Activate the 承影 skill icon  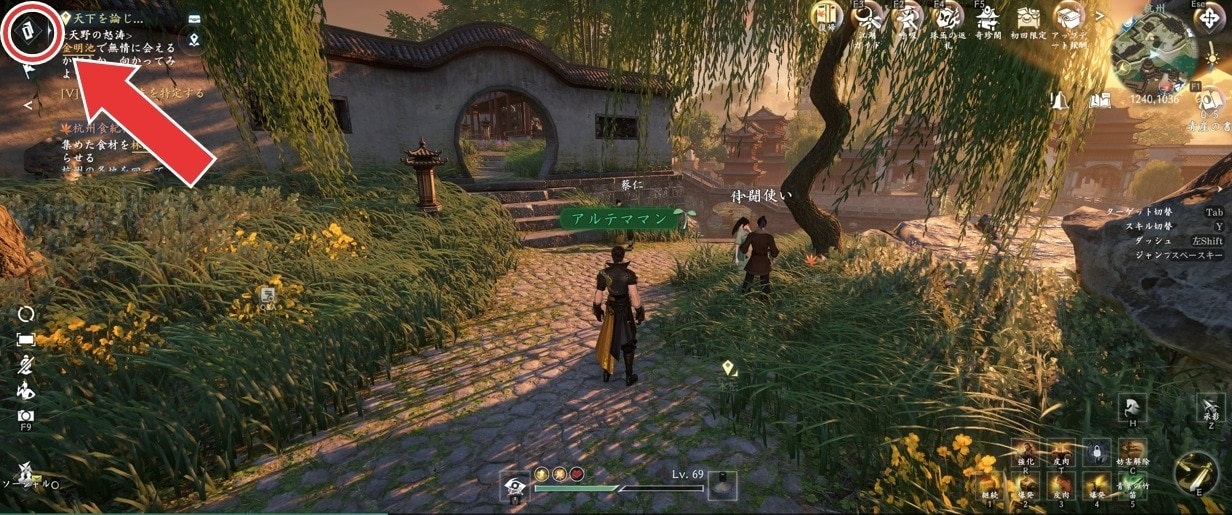coord(1210,405)
